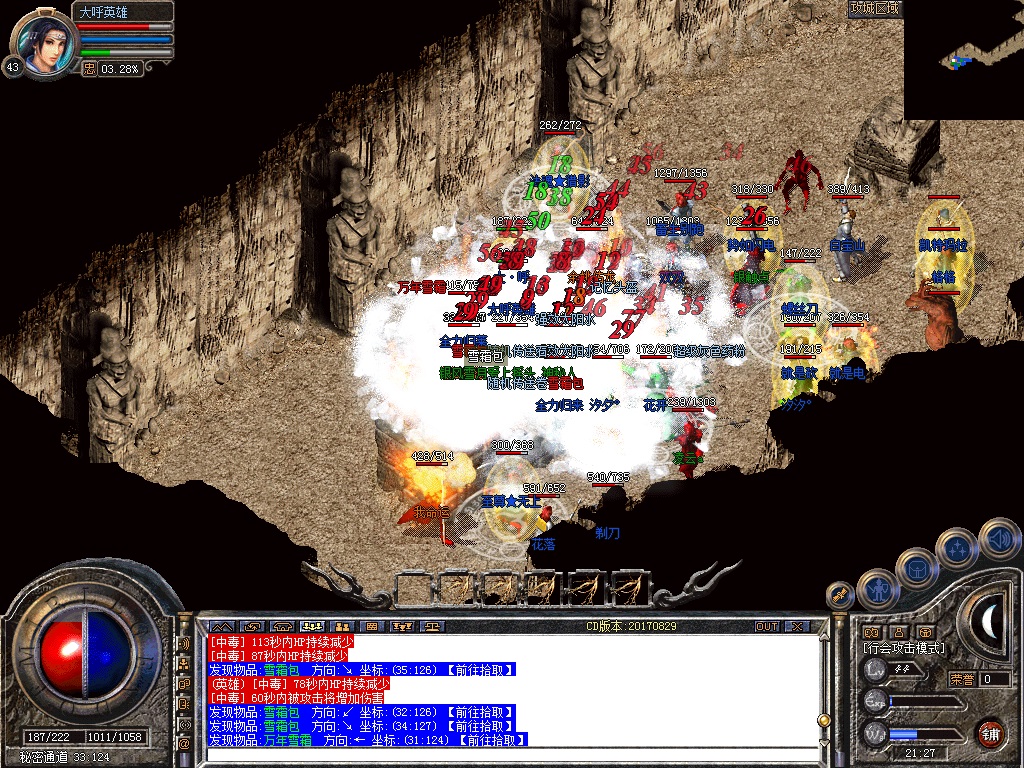
Task: Open the minimap in the top-right corner
Action: point(963,60)
